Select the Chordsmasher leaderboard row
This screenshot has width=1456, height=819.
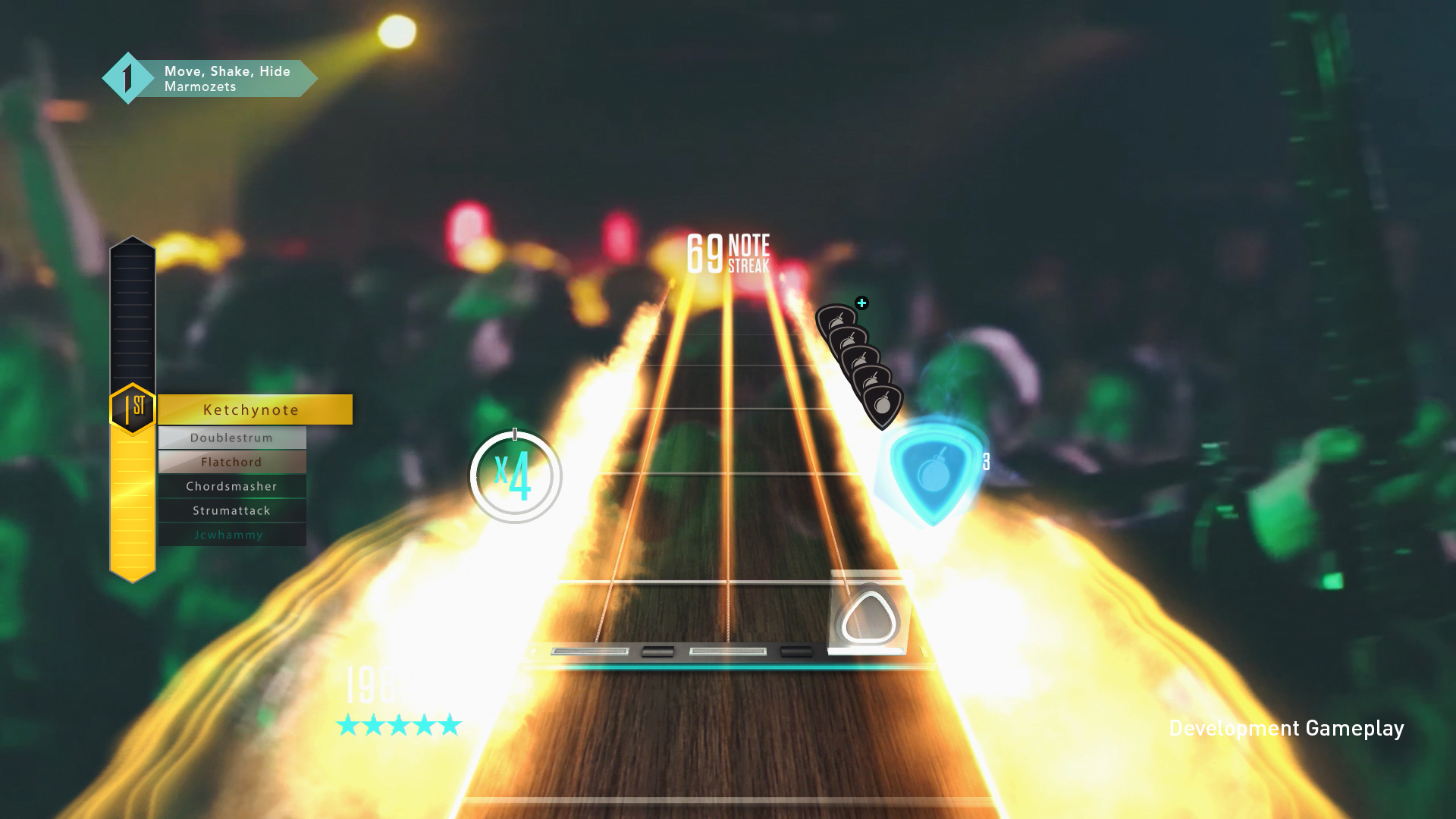[232, 486]
